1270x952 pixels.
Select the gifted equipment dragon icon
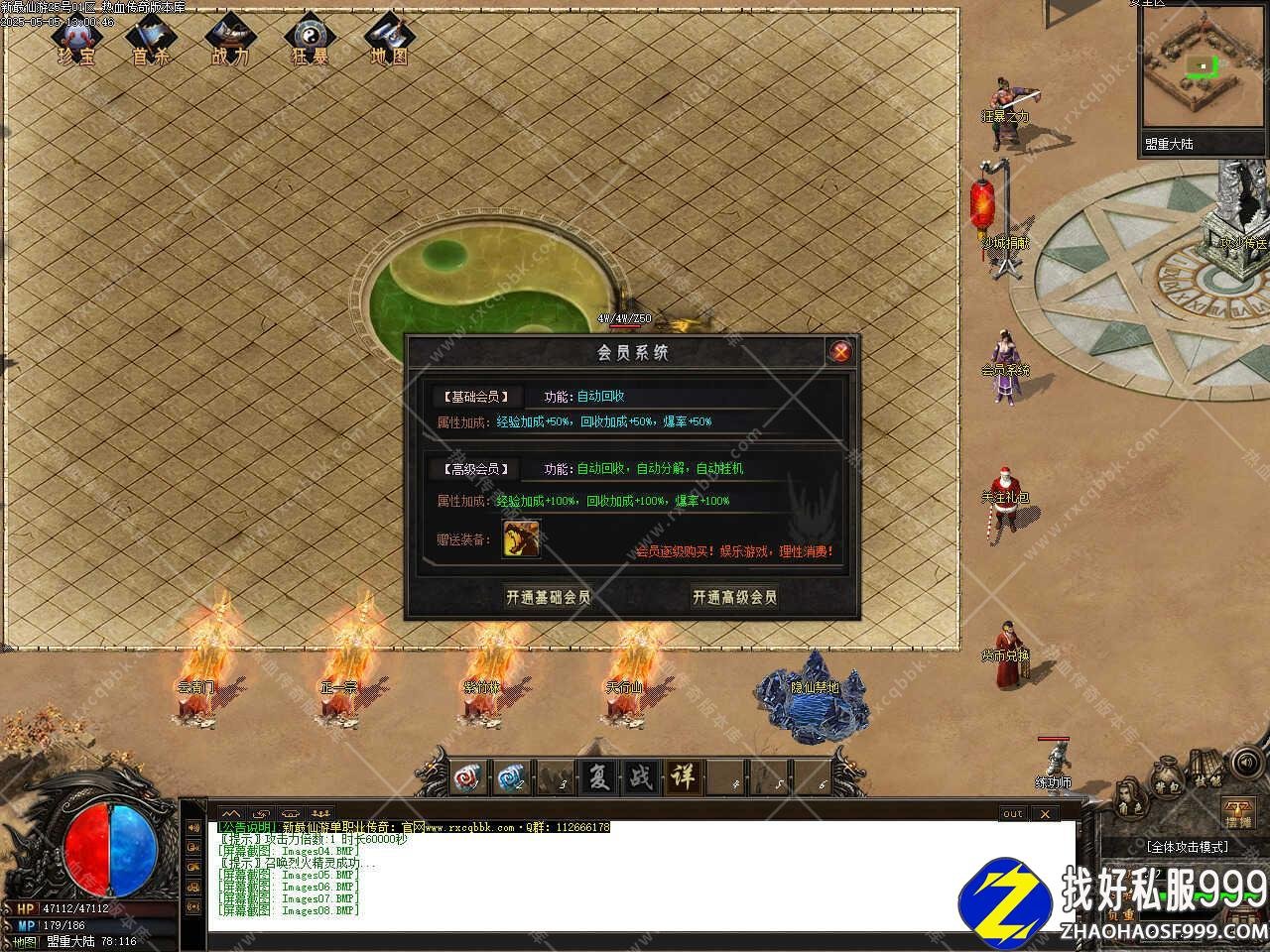coord(521,538)
